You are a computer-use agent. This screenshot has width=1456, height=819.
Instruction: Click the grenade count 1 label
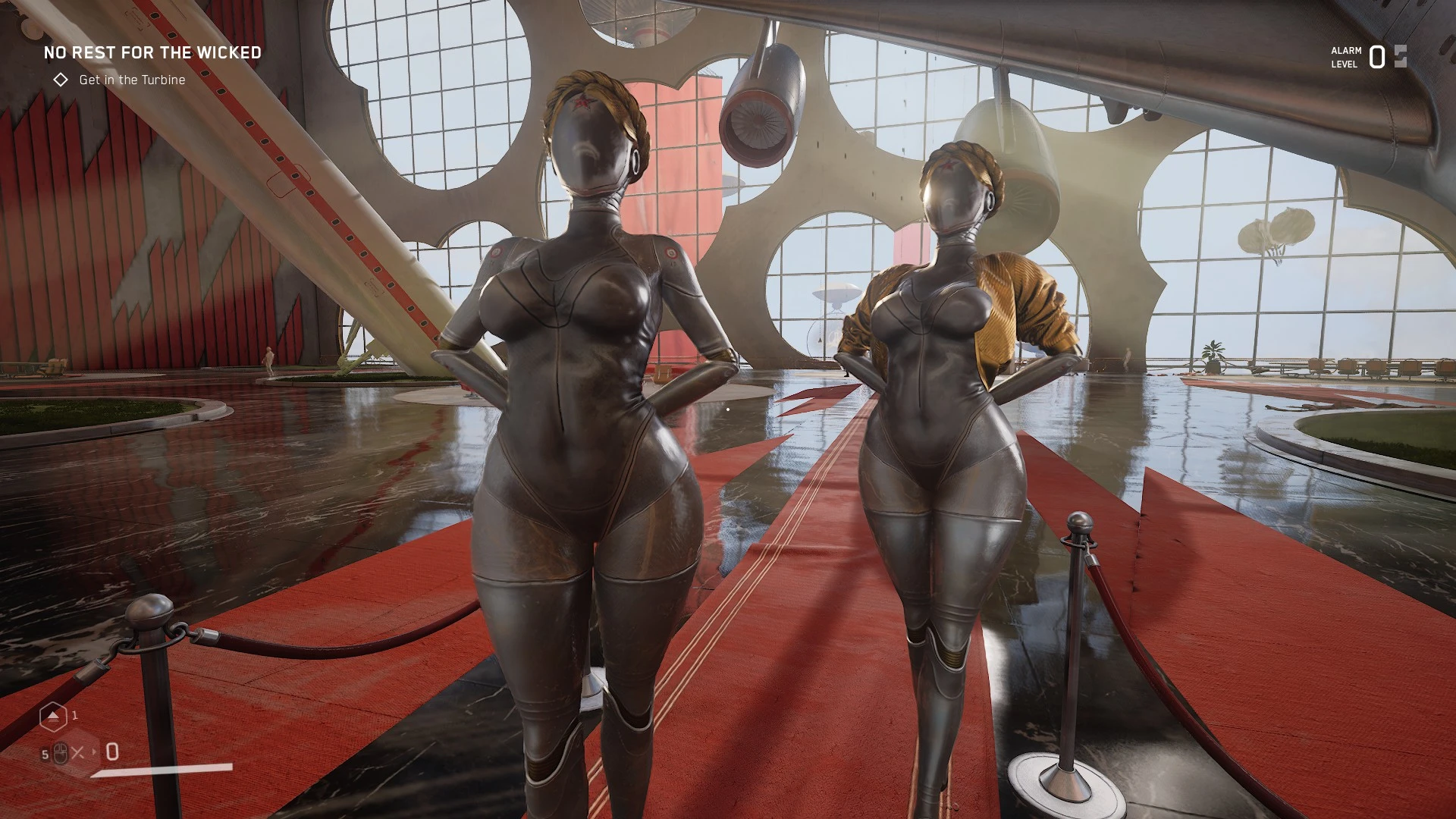point(74,714)
